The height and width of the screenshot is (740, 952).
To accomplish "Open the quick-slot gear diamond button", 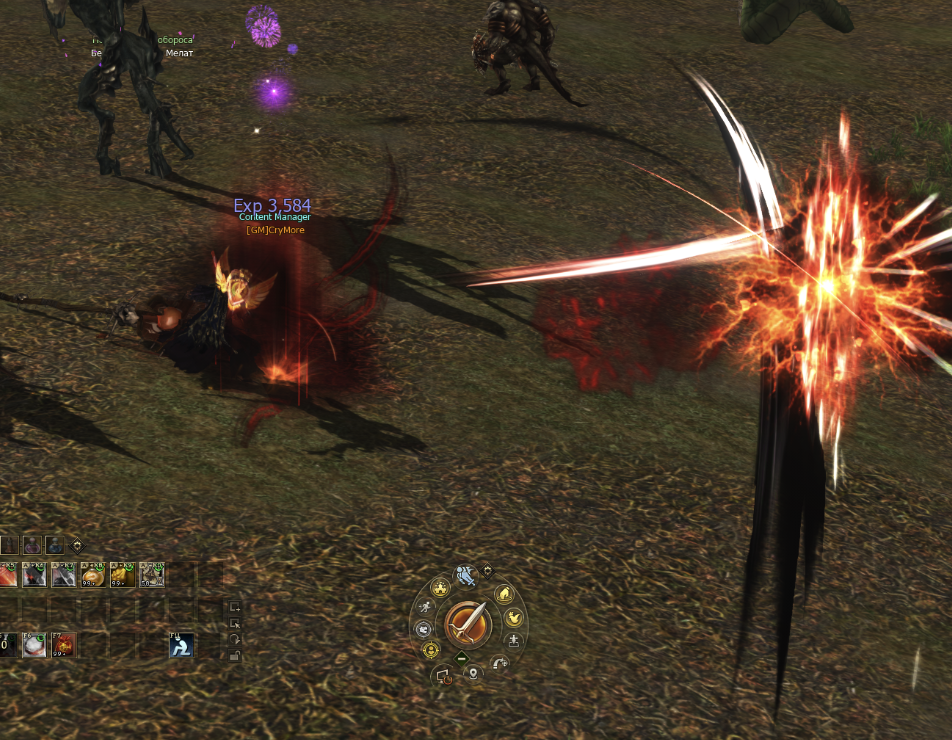I will tap(78, 545).
